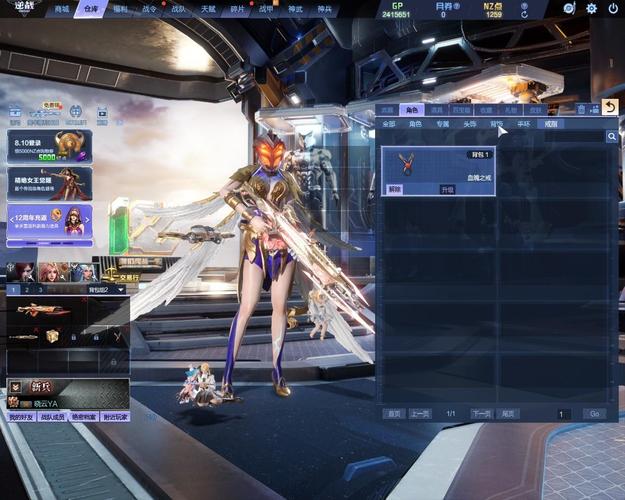
Task: Show the 全部 all items filter
Action: point(389,124)
